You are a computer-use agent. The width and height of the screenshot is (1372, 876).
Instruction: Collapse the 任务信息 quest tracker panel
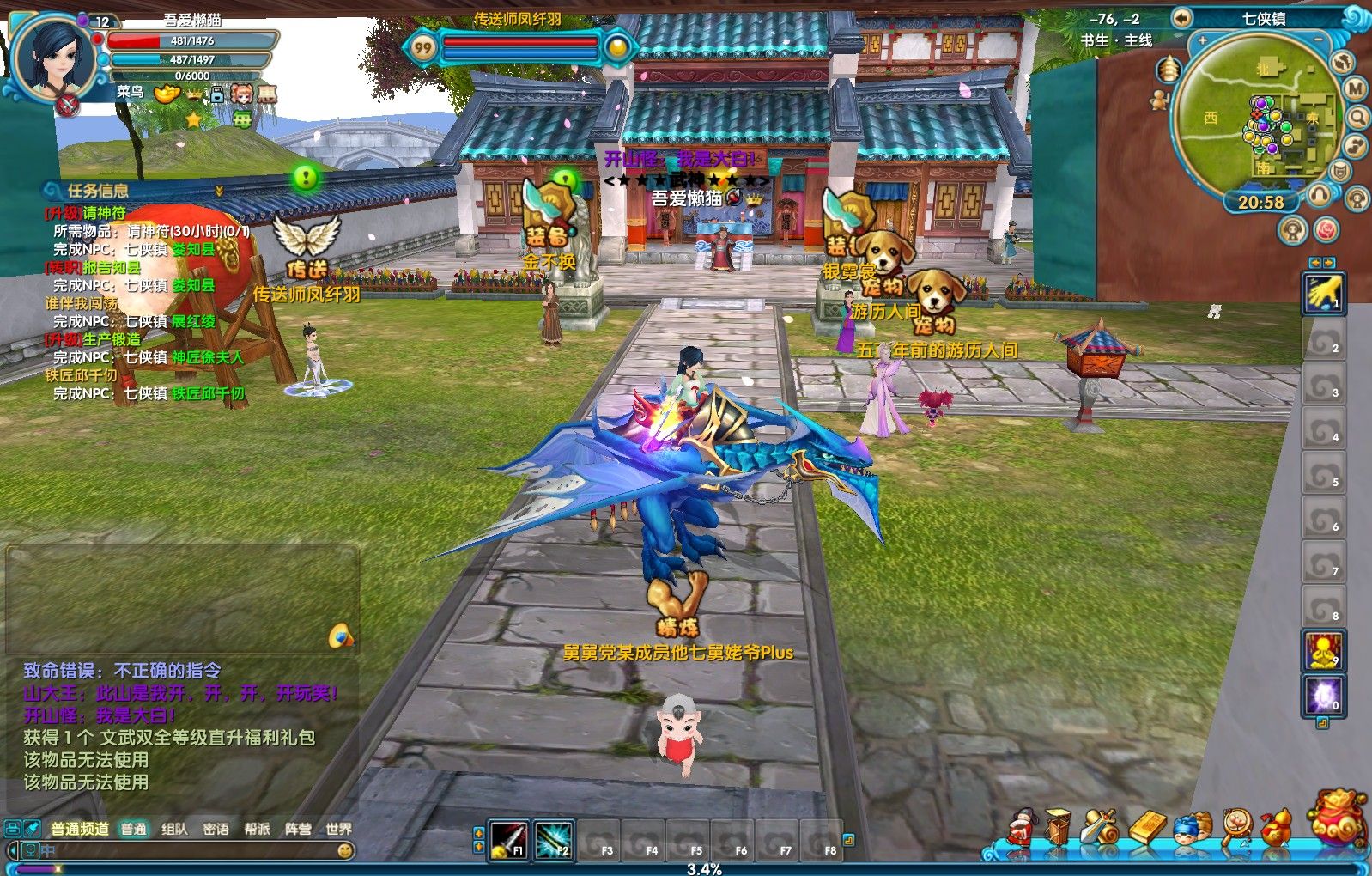click(219, 191)
